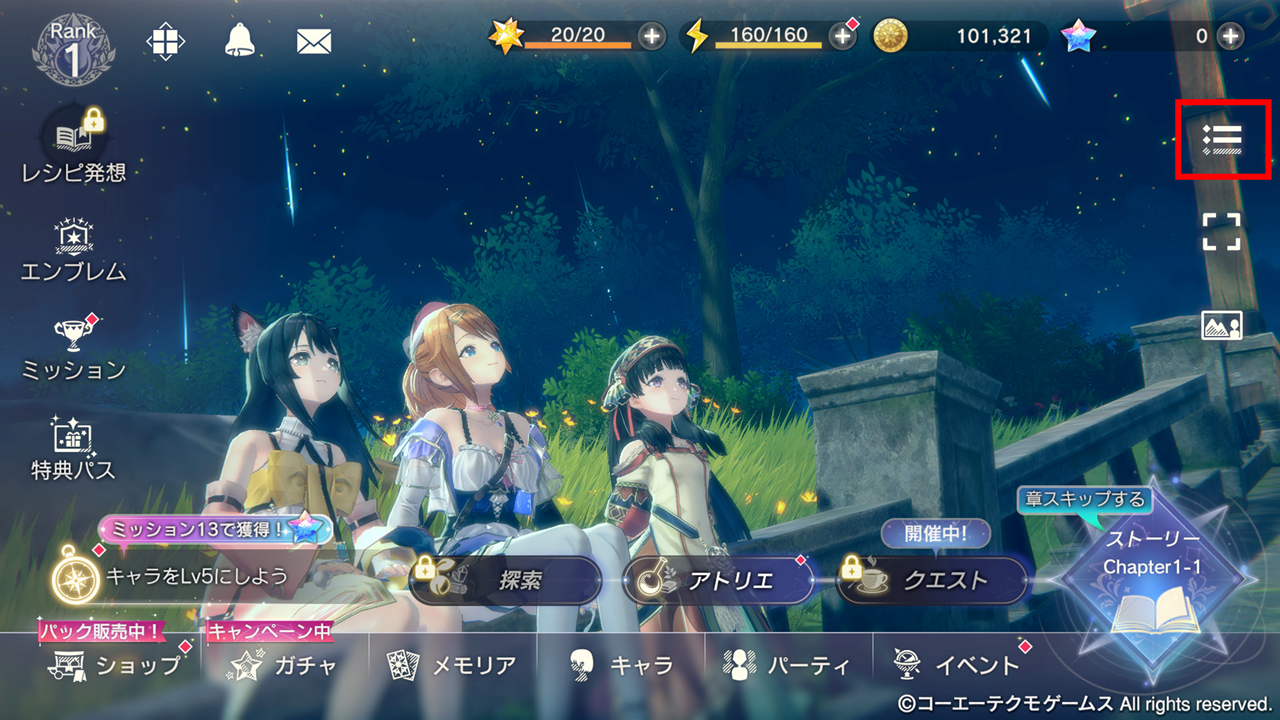Open the ガチャ gacha menu

[x=284, y=665]
